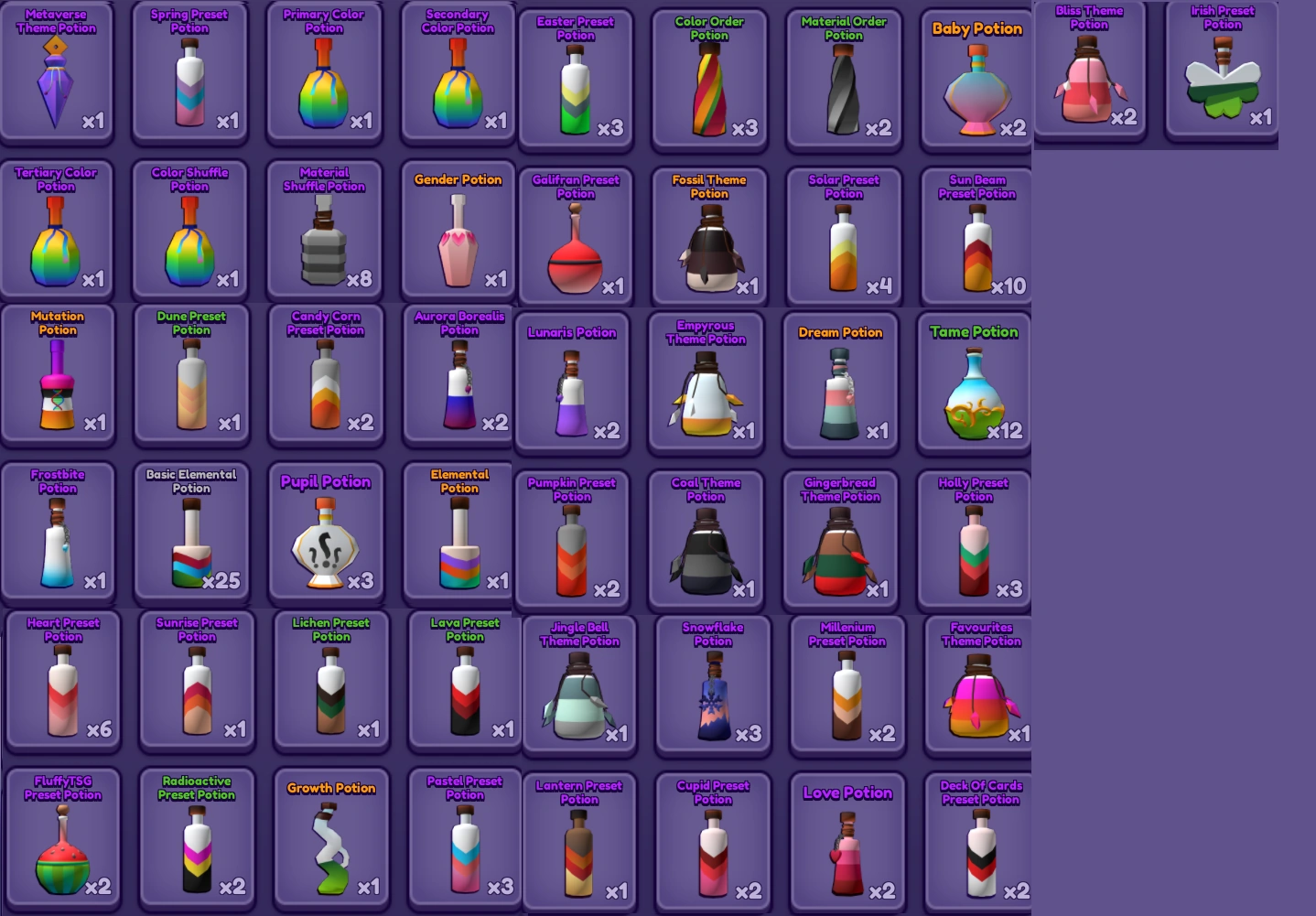Select the Basic Elemental Potion stack of 25
The image size is (1316, 916).
(x=191, y=531)
